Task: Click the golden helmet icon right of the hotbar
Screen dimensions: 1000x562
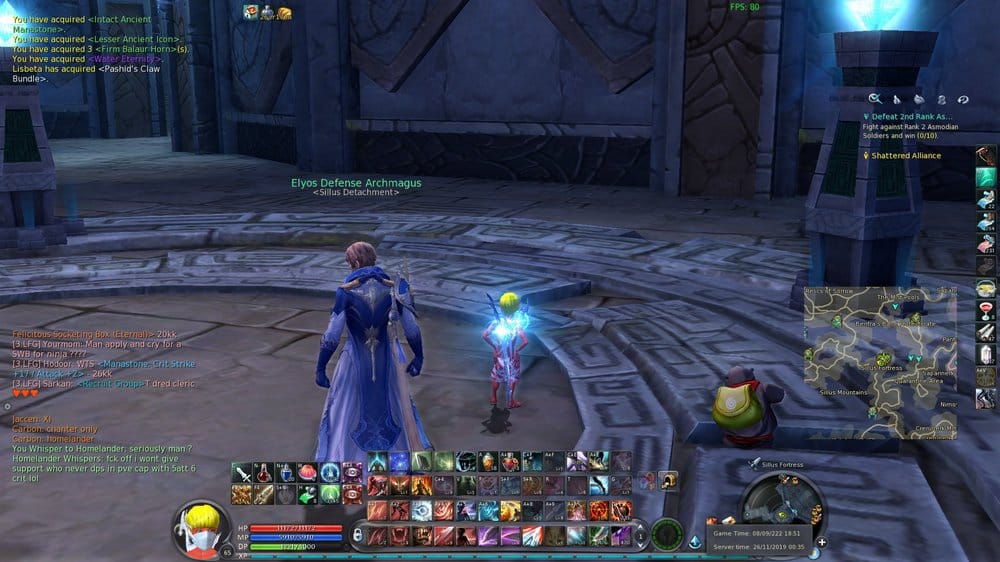Action: coord(667,481)
